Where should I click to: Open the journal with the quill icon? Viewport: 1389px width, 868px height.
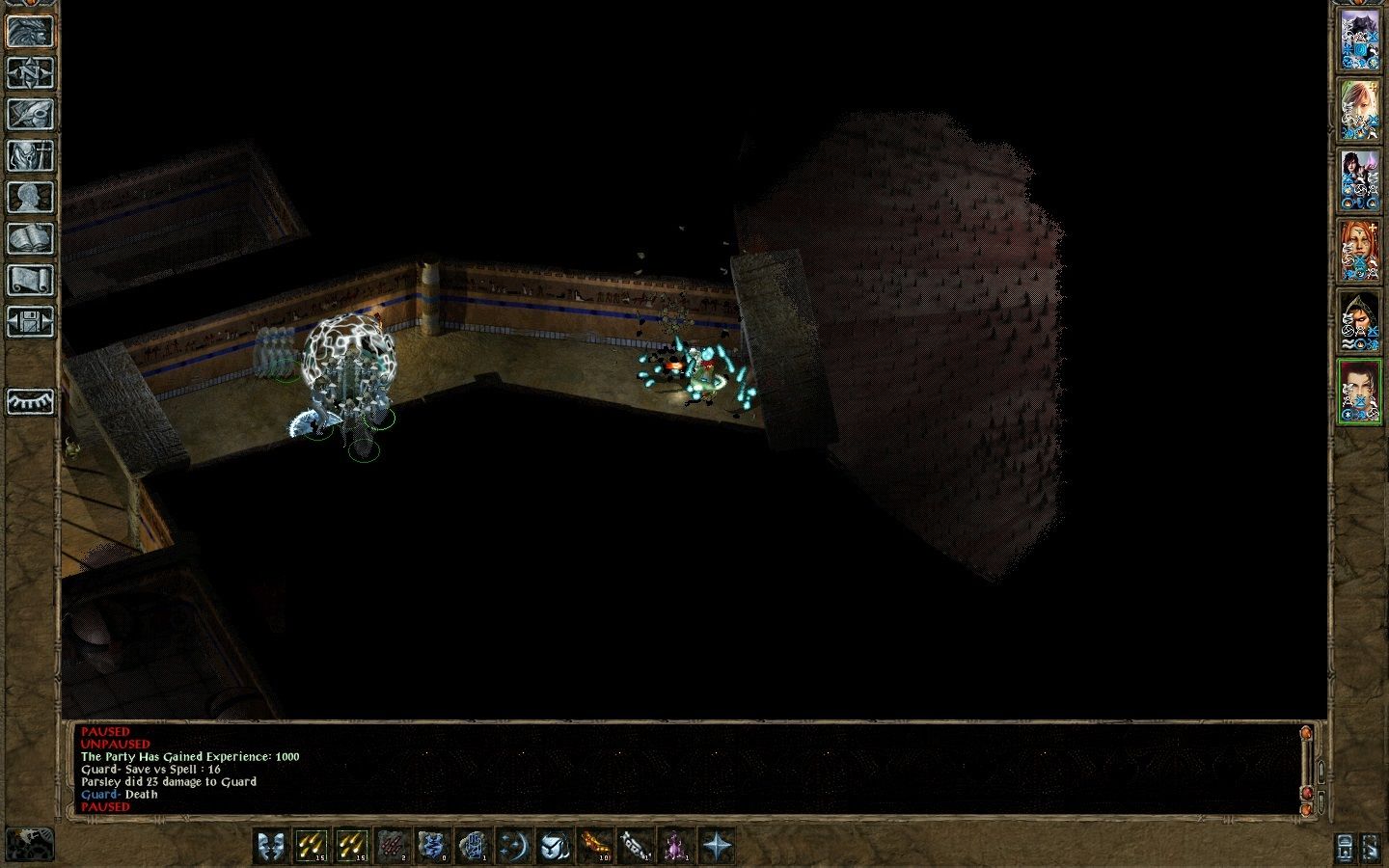30,114
